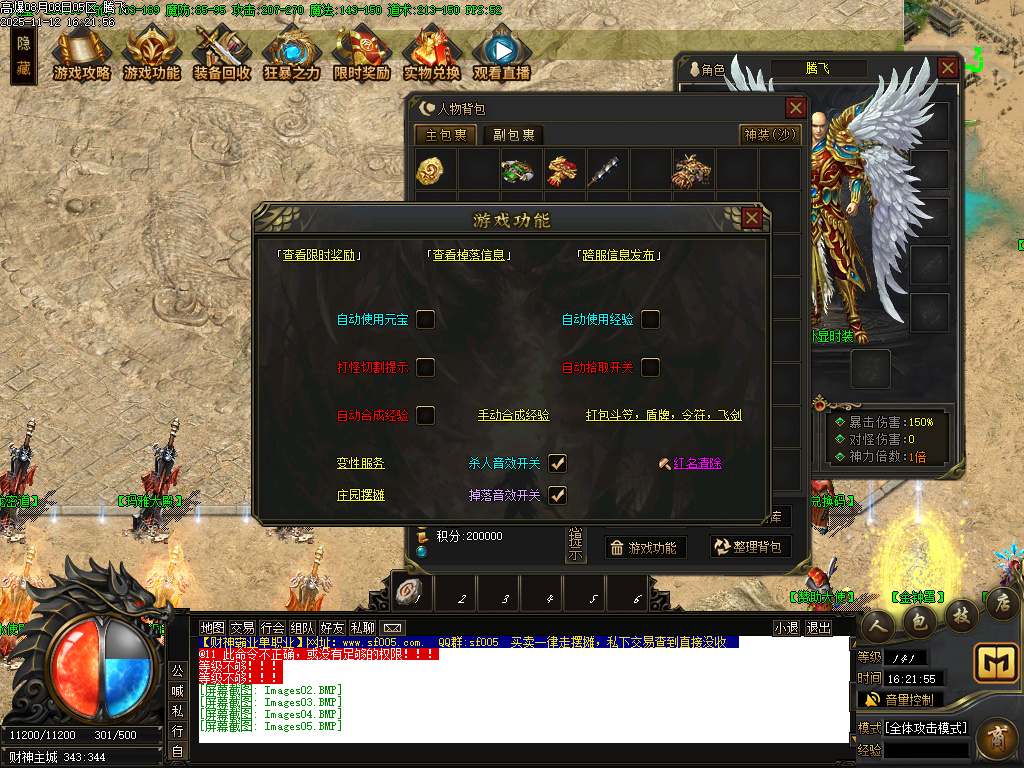
Task: Uncheck the 杀人音效开关 checkbox
Action: (557, 463)
